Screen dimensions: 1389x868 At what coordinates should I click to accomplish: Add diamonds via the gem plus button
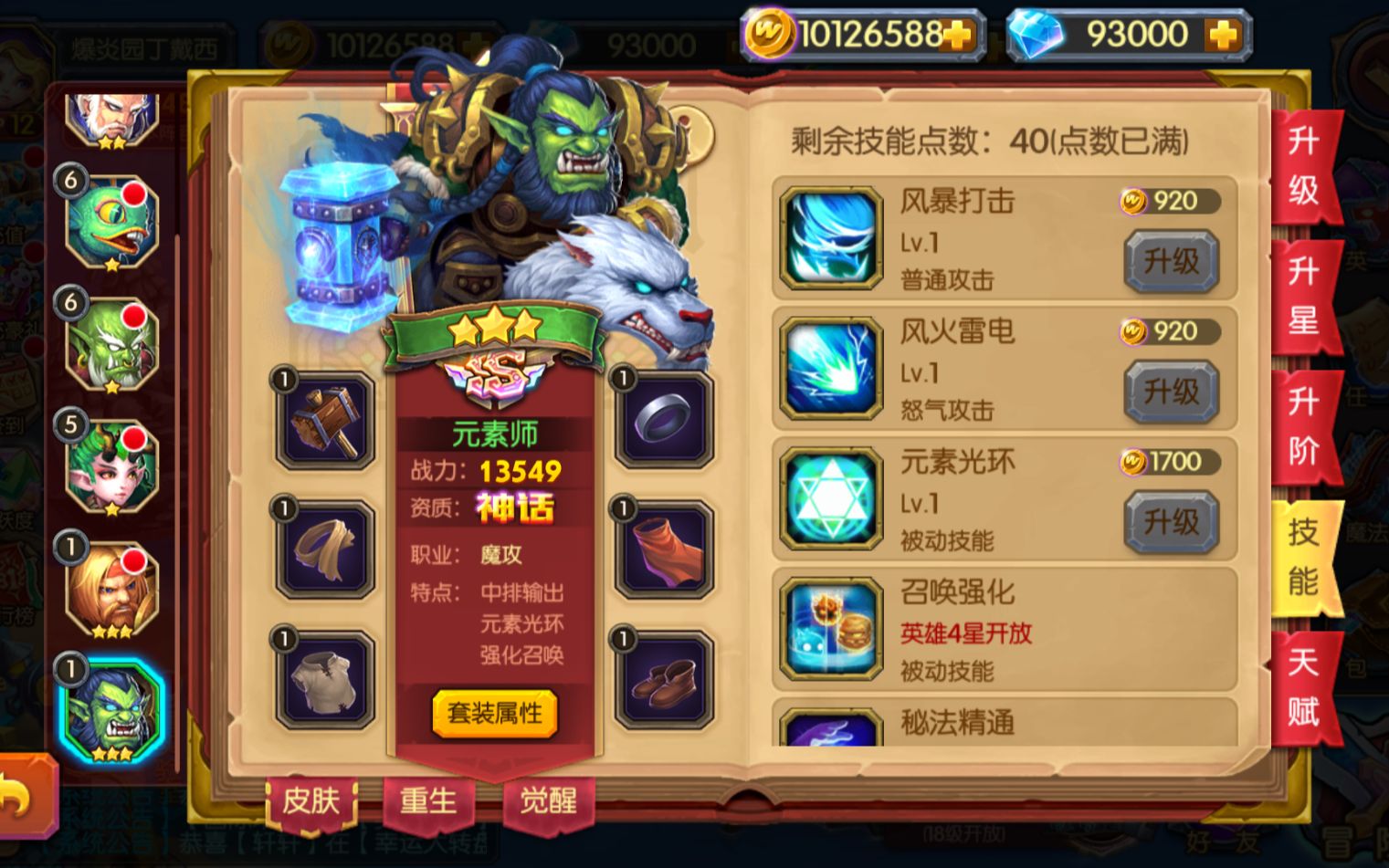click(1224, 33)
